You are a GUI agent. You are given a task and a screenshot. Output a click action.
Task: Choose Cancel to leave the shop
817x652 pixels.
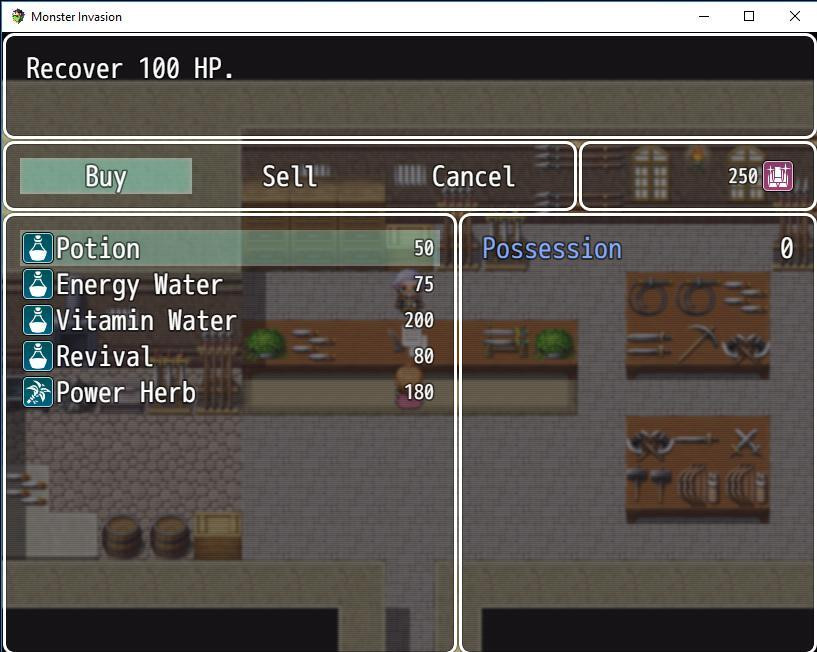tap(473, 177)
